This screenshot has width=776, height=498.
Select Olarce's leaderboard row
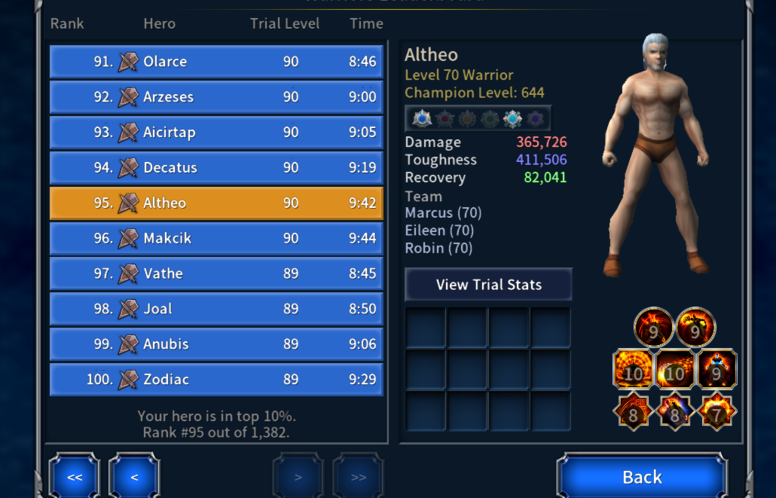coord(216,62)
